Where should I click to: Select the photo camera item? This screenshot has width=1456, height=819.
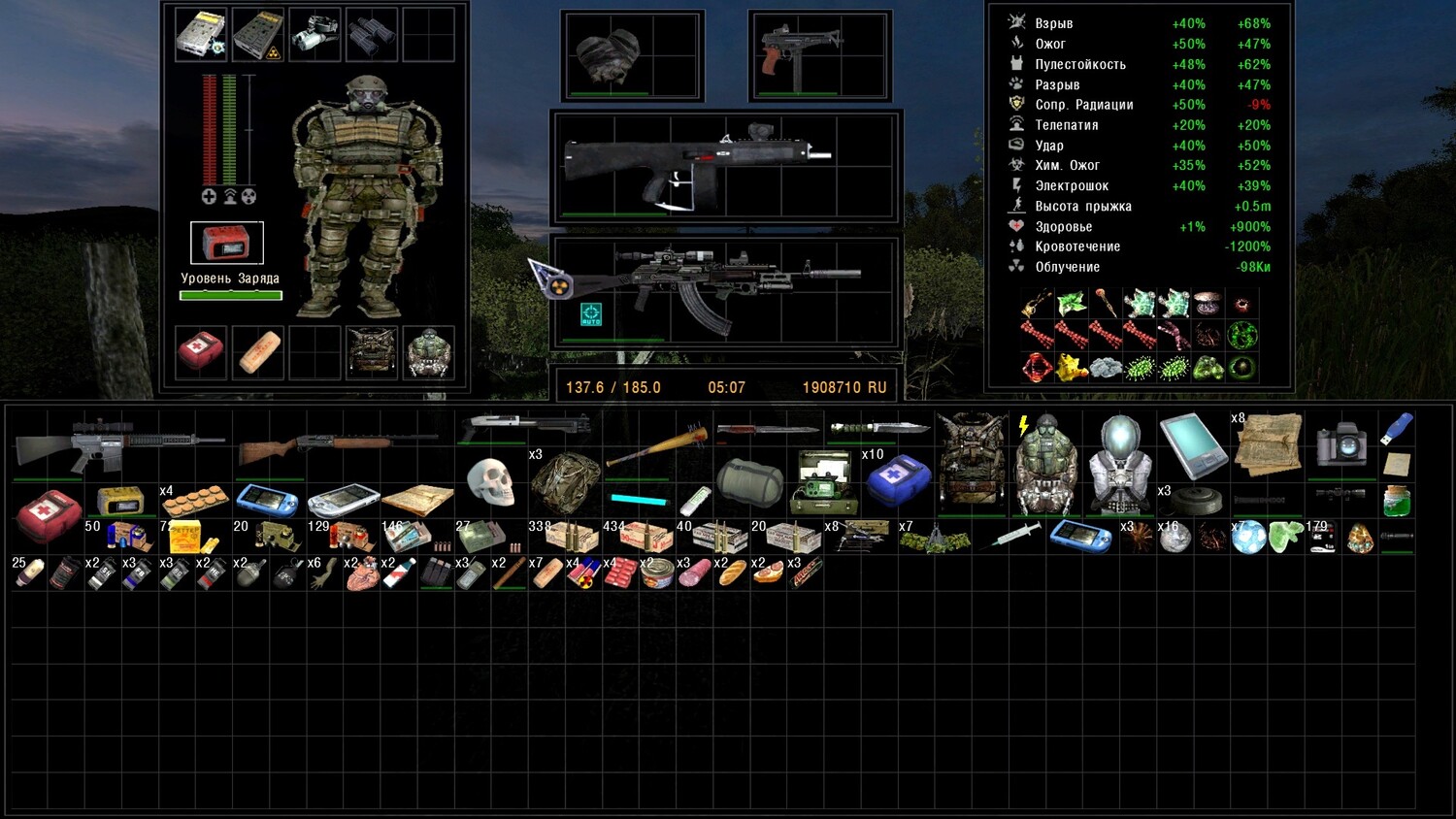(1341, 445)
